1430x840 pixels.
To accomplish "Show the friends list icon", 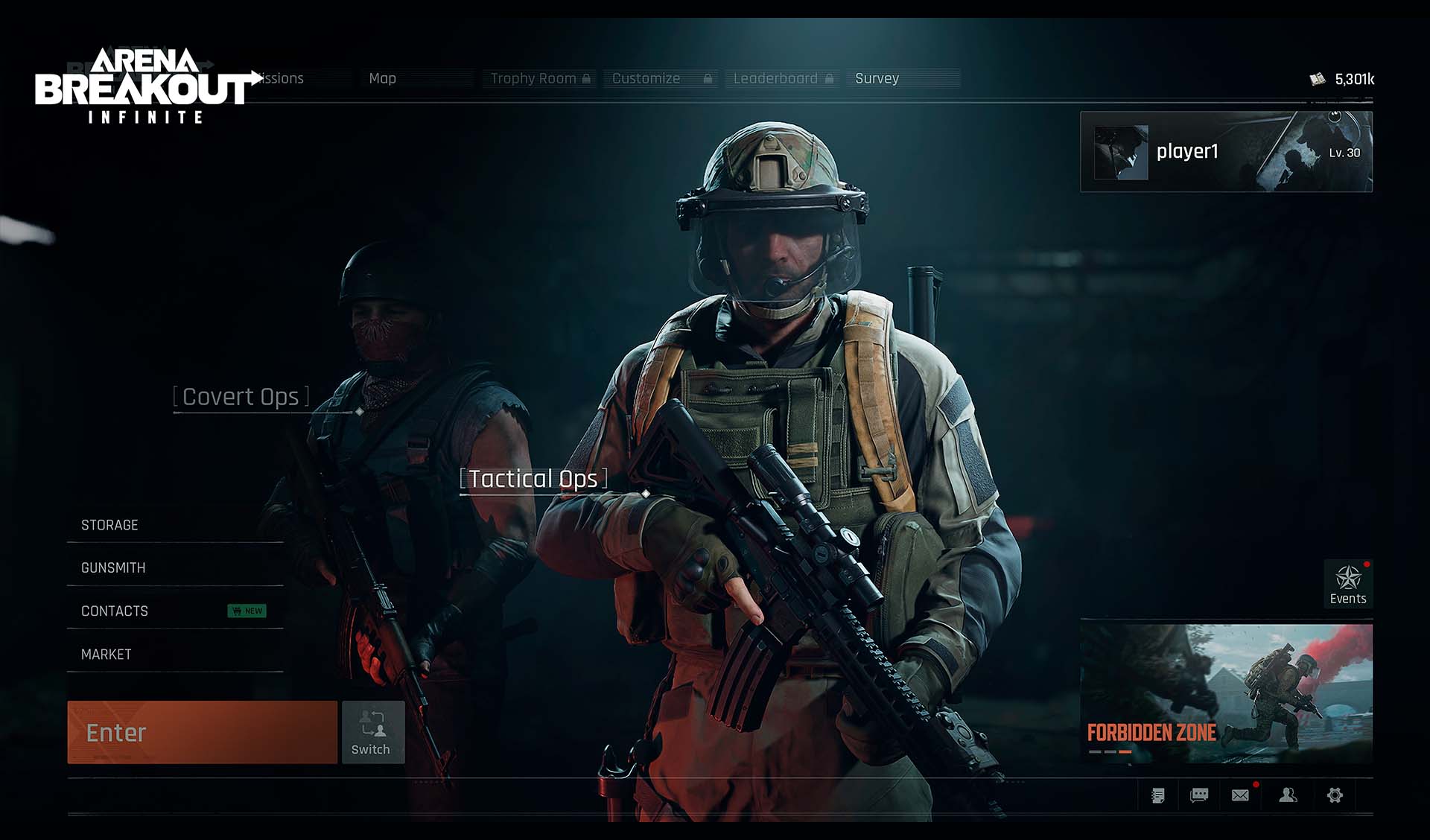I will tap(1288, 795).
